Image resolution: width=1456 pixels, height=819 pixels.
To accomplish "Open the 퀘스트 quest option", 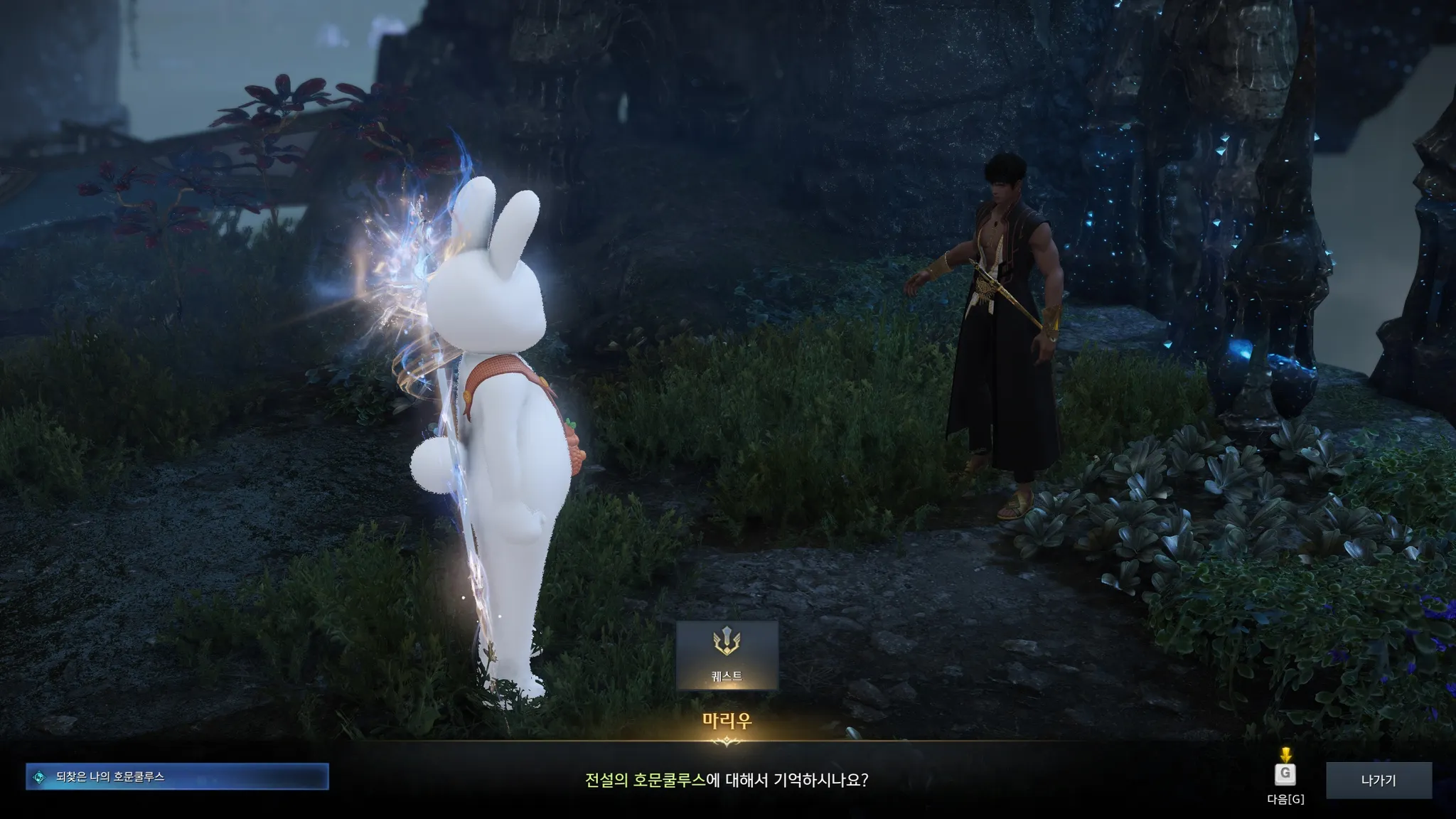I will pyautogui.click(x=727, y=655).
